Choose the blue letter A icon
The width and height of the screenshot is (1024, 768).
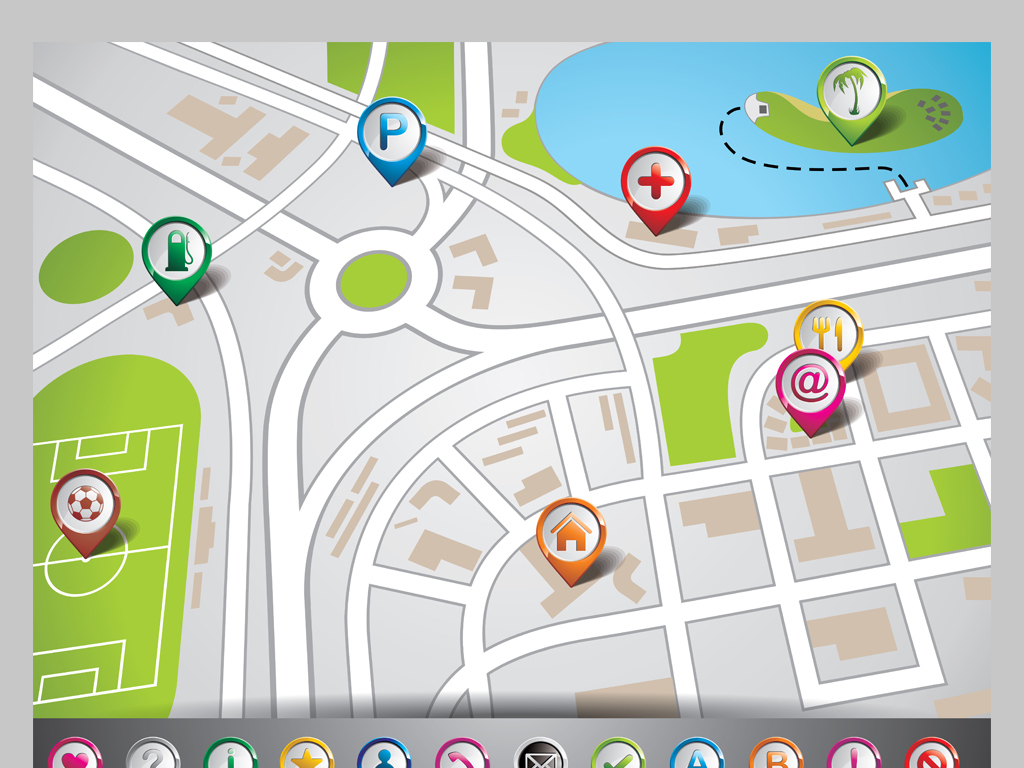pyautogui.click(x=697, y=757)
